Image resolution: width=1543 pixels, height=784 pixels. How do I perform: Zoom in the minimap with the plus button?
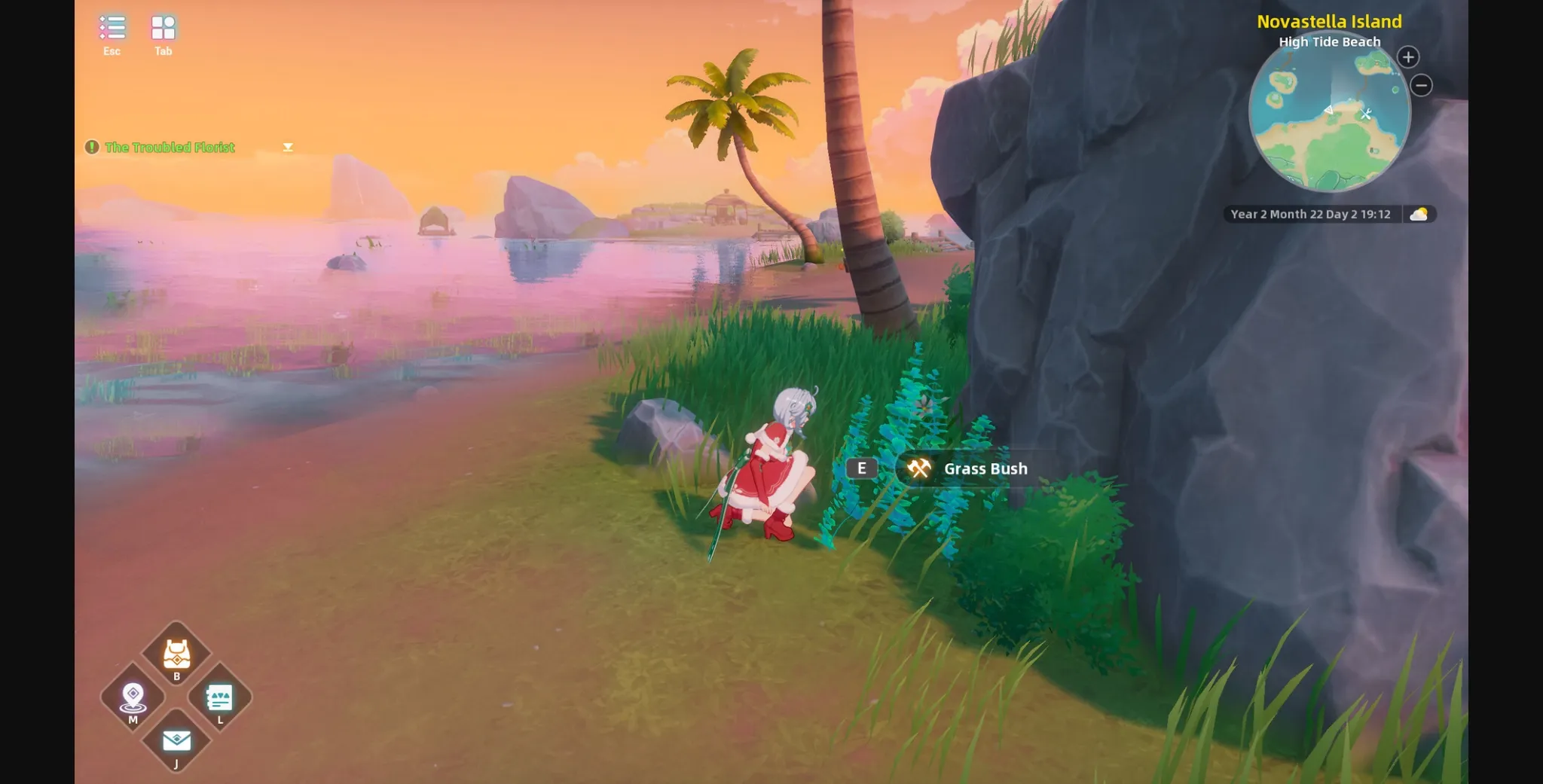click(x=1407, y=56)
